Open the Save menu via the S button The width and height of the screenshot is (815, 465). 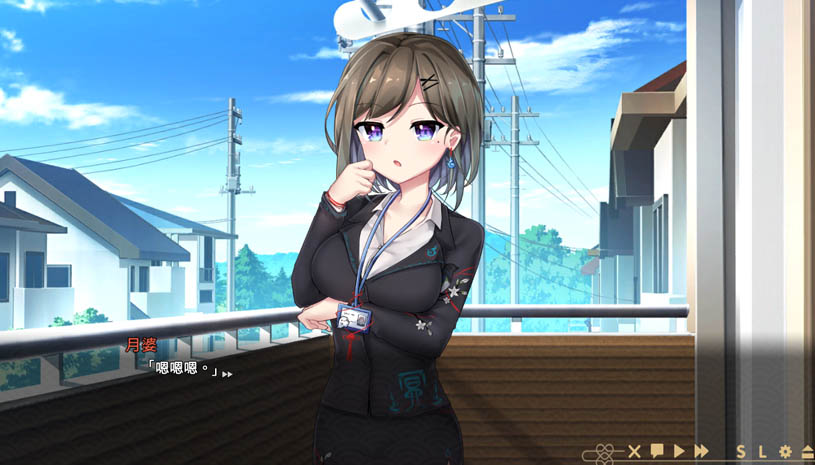click(x=741, y=451)
